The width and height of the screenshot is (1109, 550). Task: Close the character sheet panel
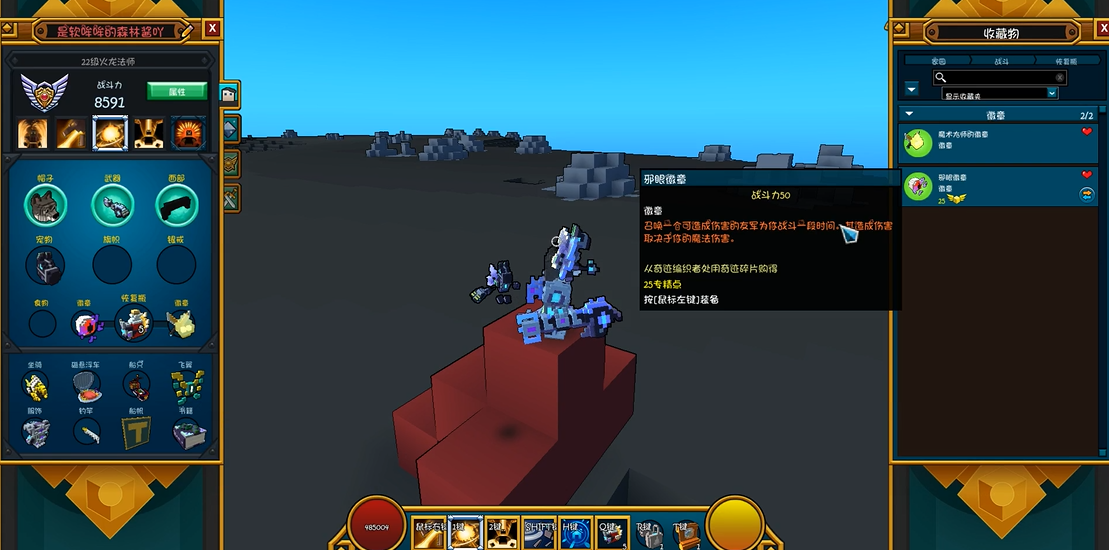(x=212, y=29)
